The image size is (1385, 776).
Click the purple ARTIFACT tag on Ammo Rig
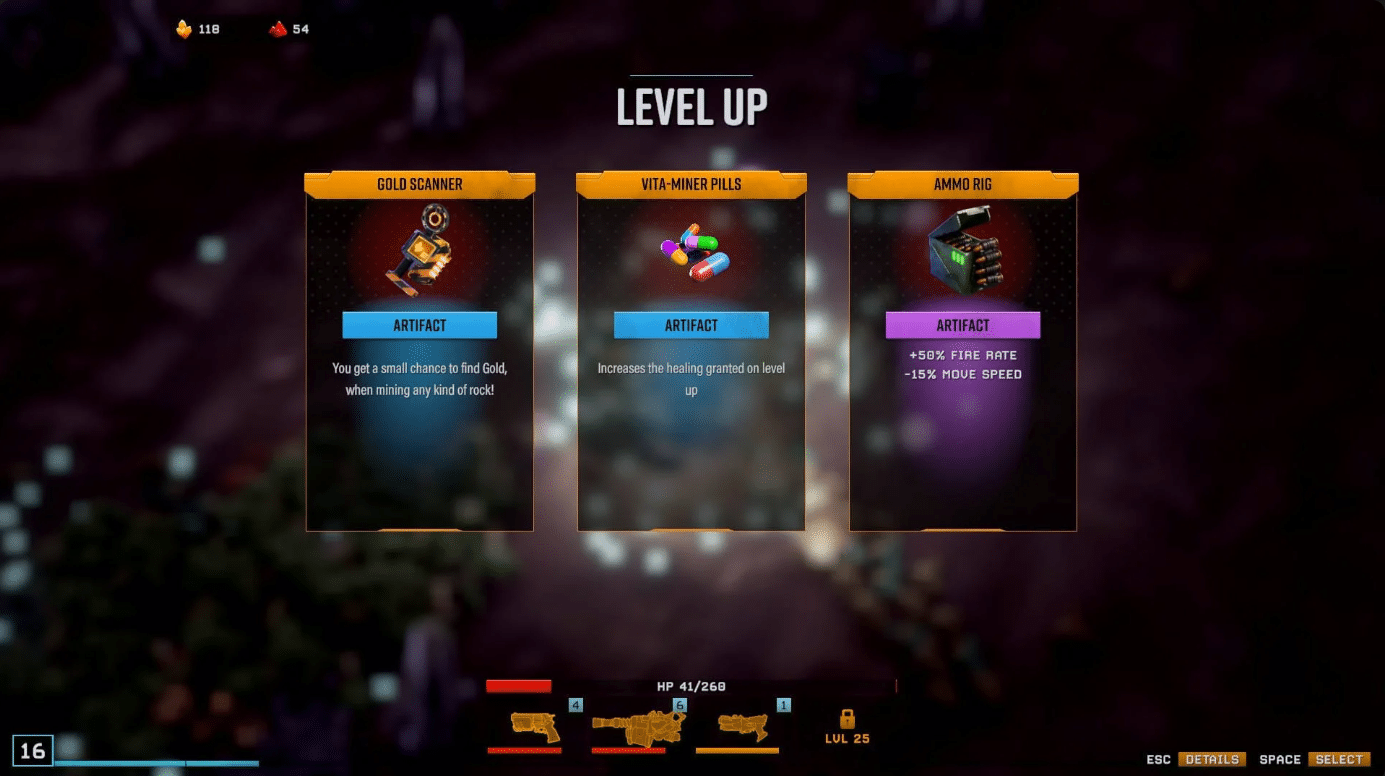pos(962,325)
